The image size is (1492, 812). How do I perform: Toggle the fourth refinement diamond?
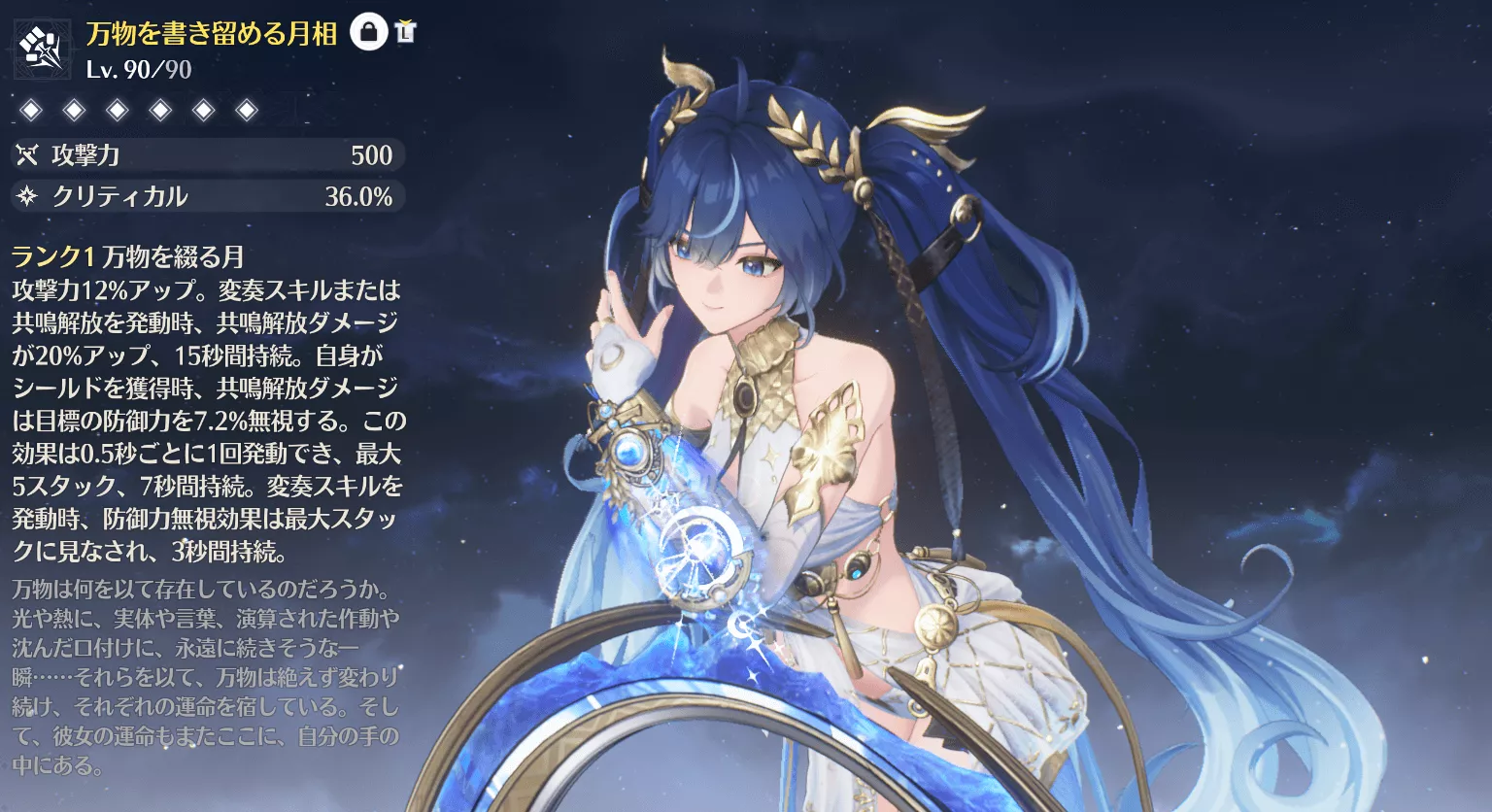159,110
